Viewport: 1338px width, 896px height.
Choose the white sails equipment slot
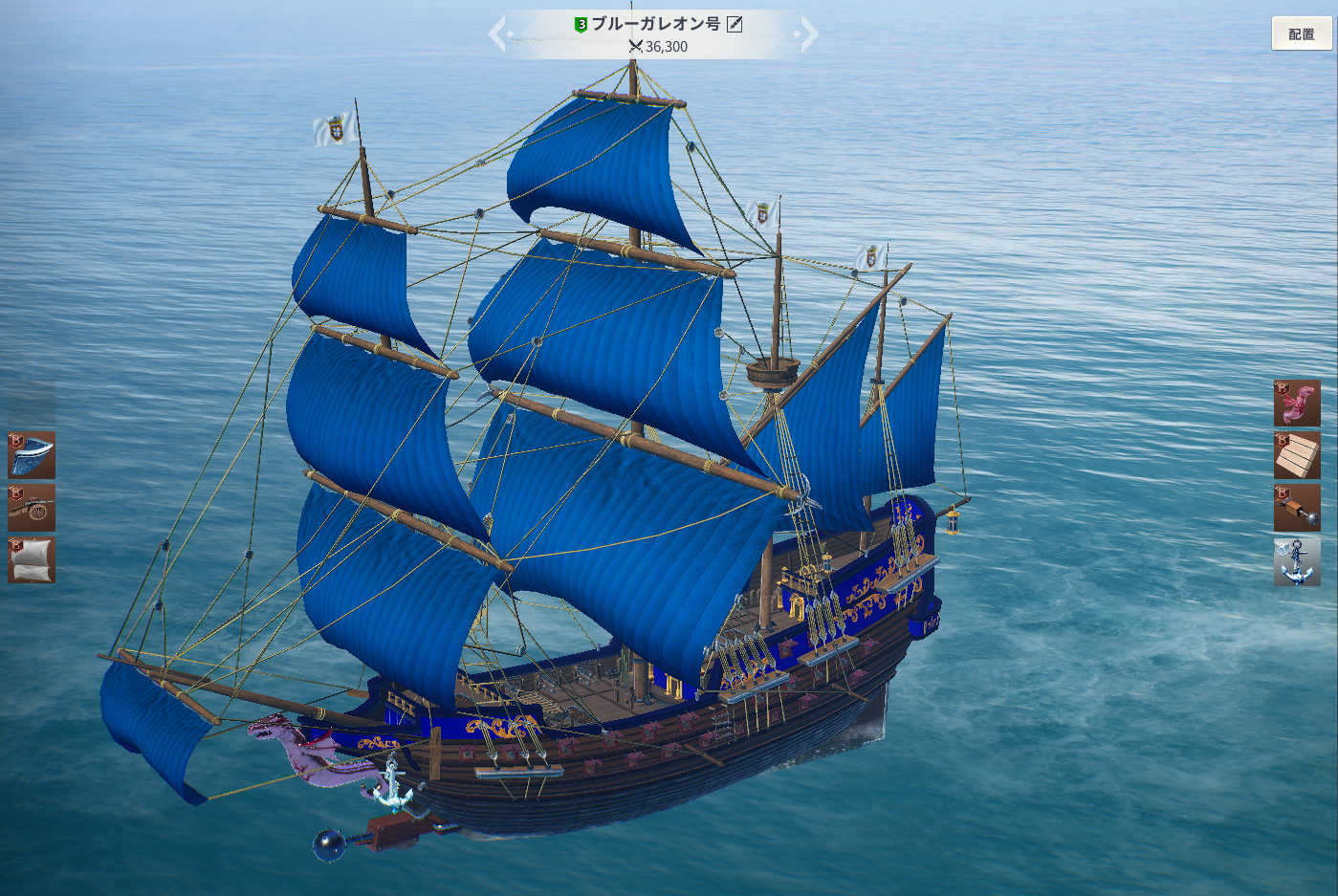click(x=32, y=560)
